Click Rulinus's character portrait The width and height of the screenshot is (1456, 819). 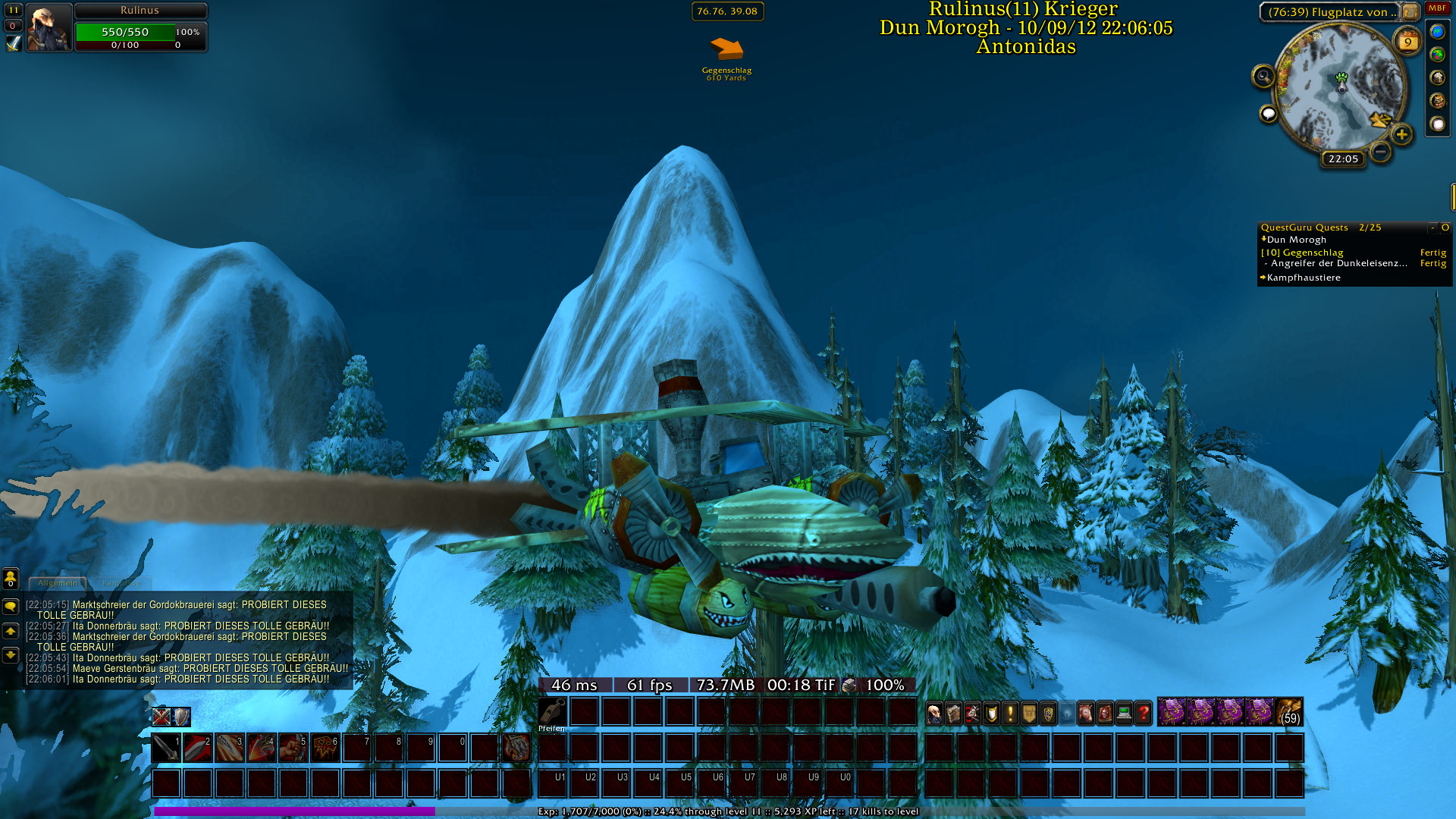(x=49, y=27)
